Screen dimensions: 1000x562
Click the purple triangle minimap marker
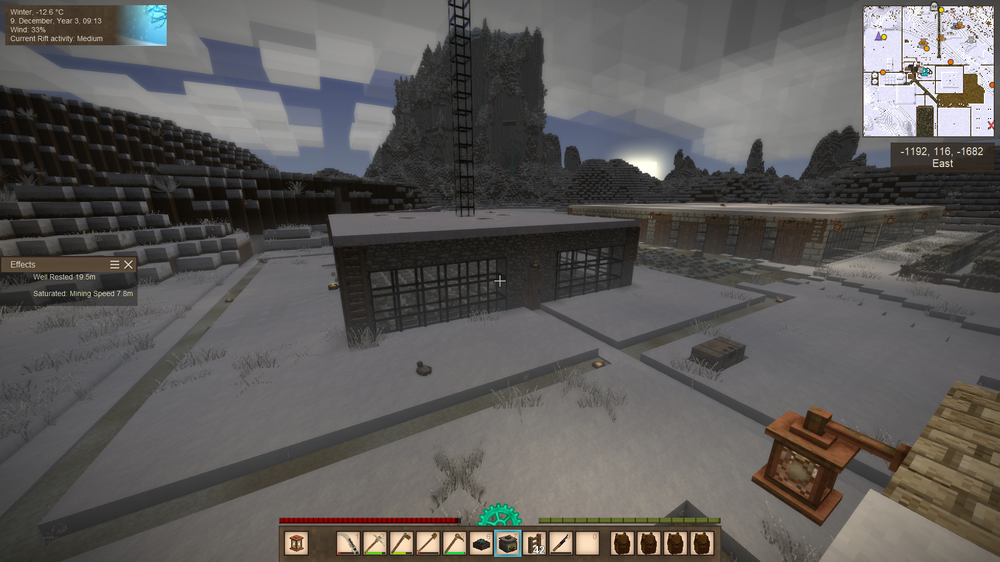coord(879,35)
